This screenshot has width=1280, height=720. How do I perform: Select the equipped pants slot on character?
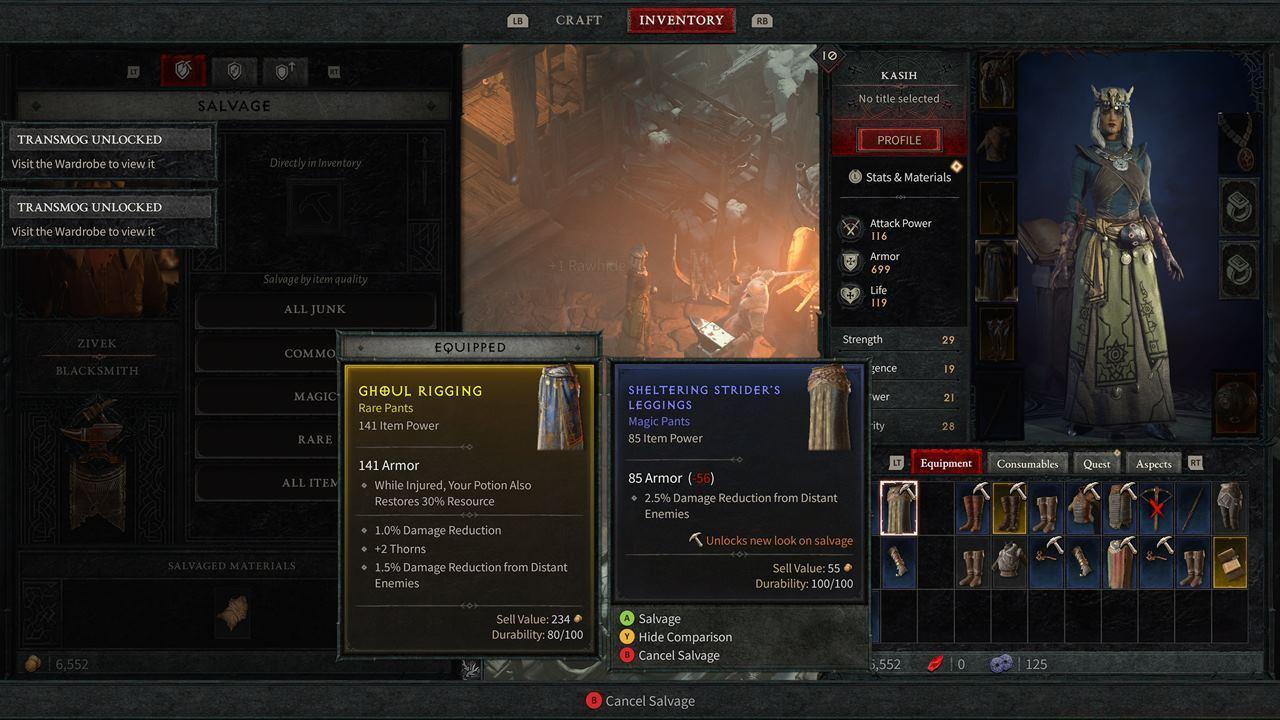[x=996, y=270]
